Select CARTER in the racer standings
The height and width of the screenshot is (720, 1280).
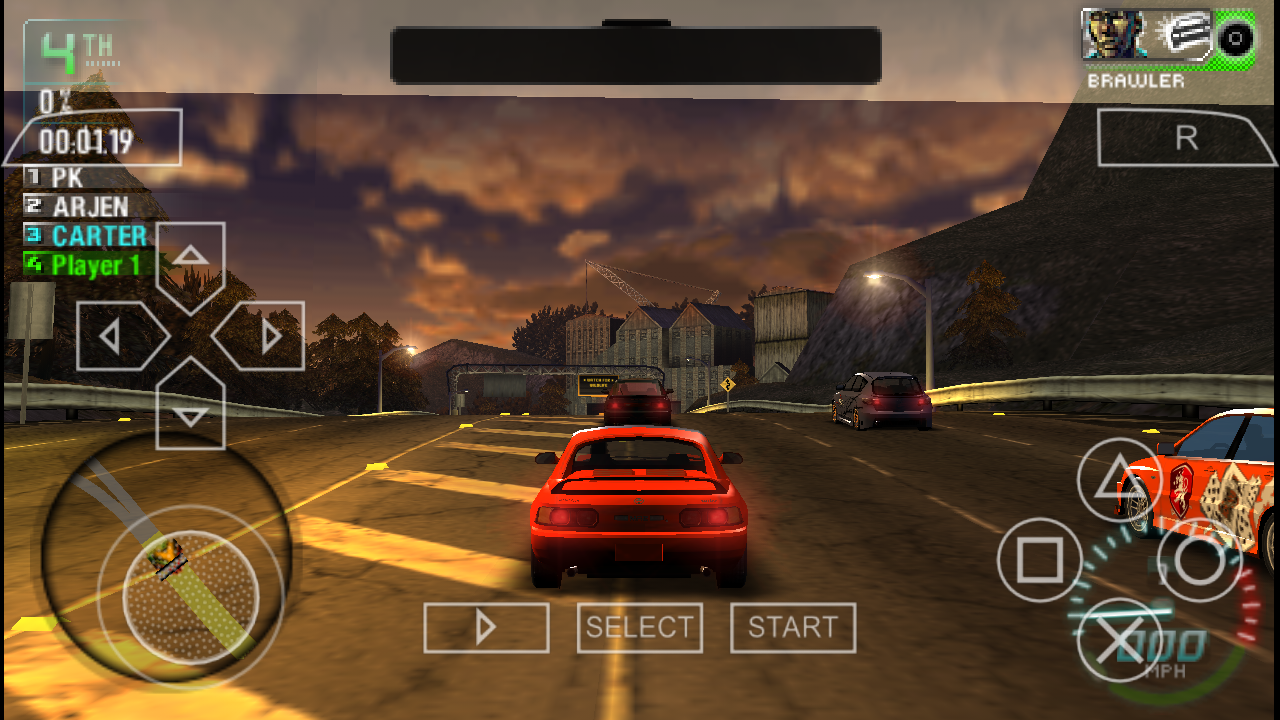click(85, 236)
